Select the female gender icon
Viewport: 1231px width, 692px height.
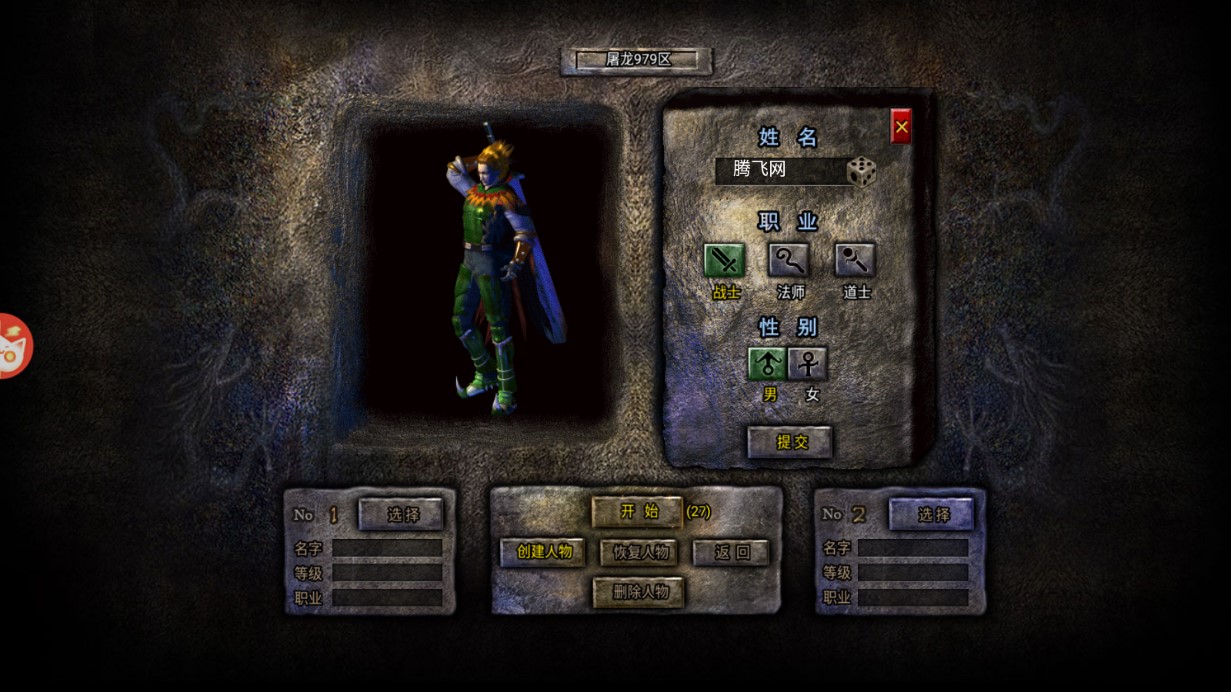(808, 364)
